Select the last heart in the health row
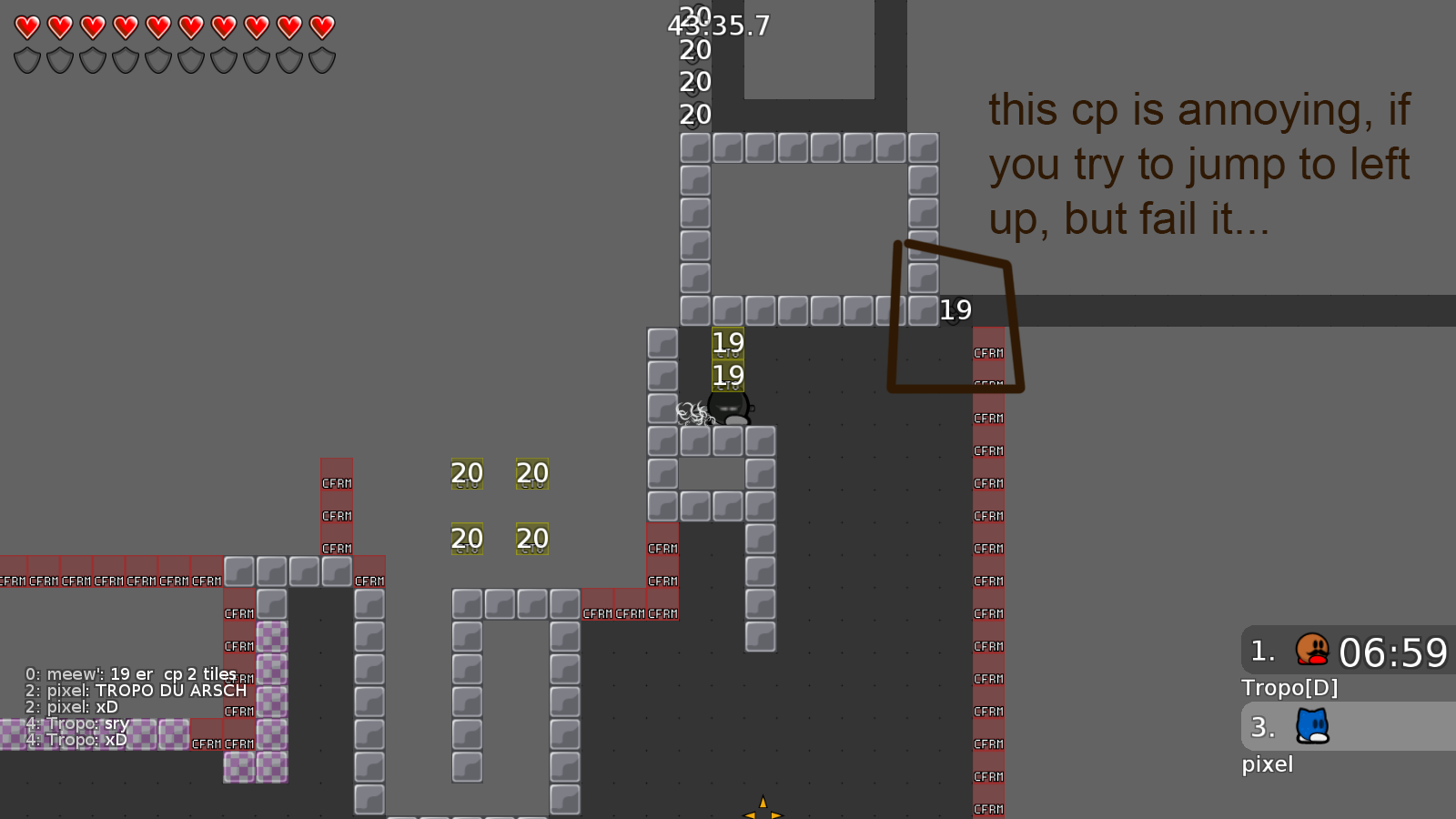The height and width of the screenshot is (819, 1456). pyautogui.click(x=320, y=25)
